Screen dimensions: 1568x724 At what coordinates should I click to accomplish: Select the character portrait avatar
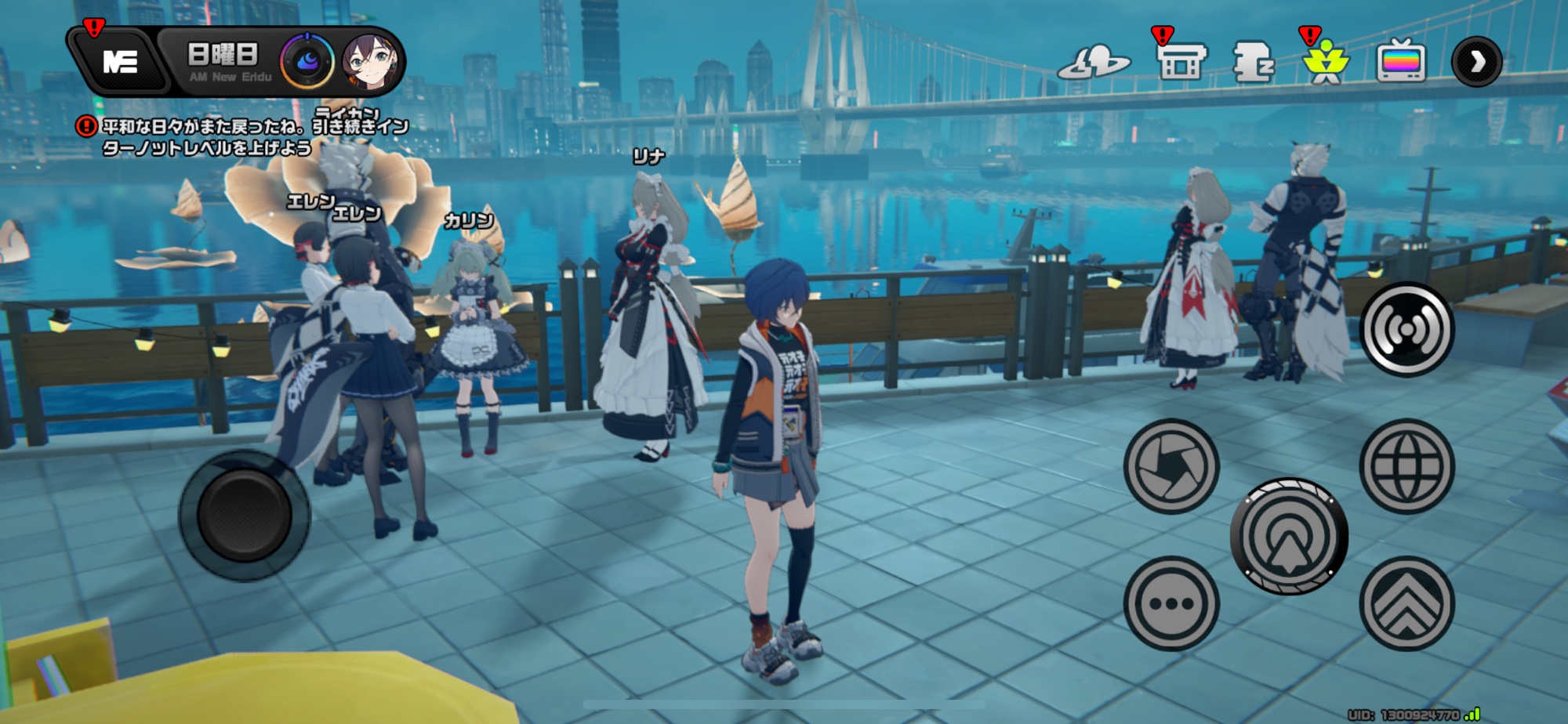point(368,61)
